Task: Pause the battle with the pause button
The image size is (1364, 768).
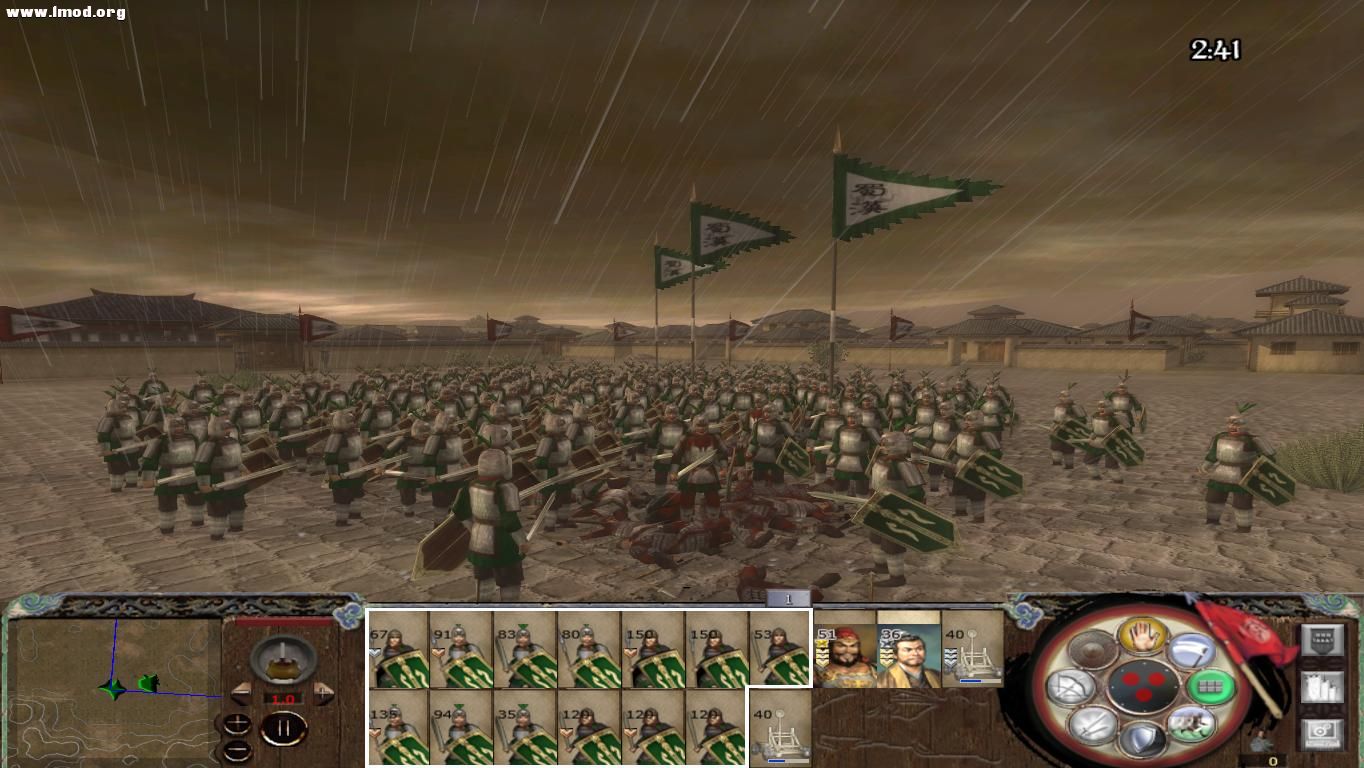Action: click(x=285, y=728)
